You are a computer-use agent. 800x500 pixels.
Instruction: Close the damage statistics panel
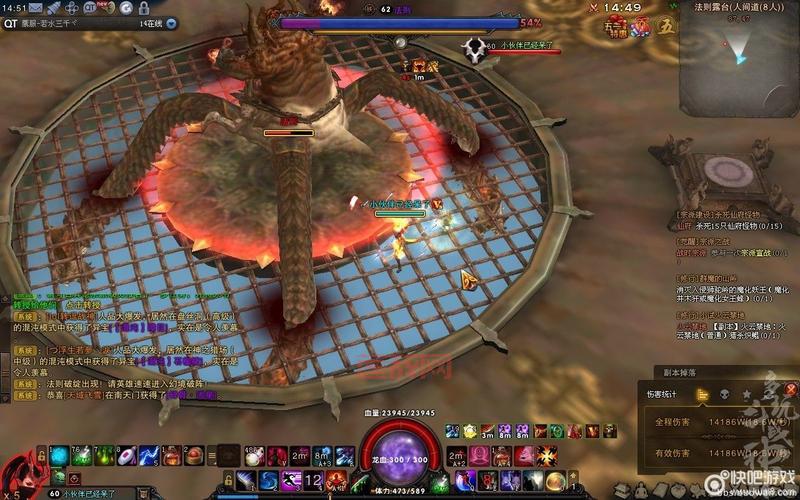tap(791, 390)
